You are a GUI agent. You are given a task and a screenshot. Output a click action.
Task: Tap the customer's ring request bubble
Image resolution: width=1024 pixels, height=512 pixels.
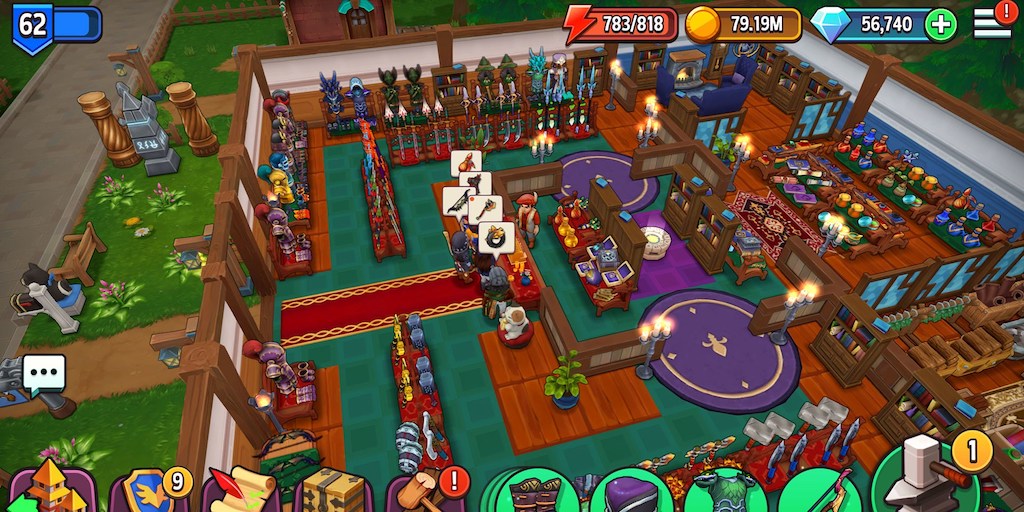tap(496, 238)
